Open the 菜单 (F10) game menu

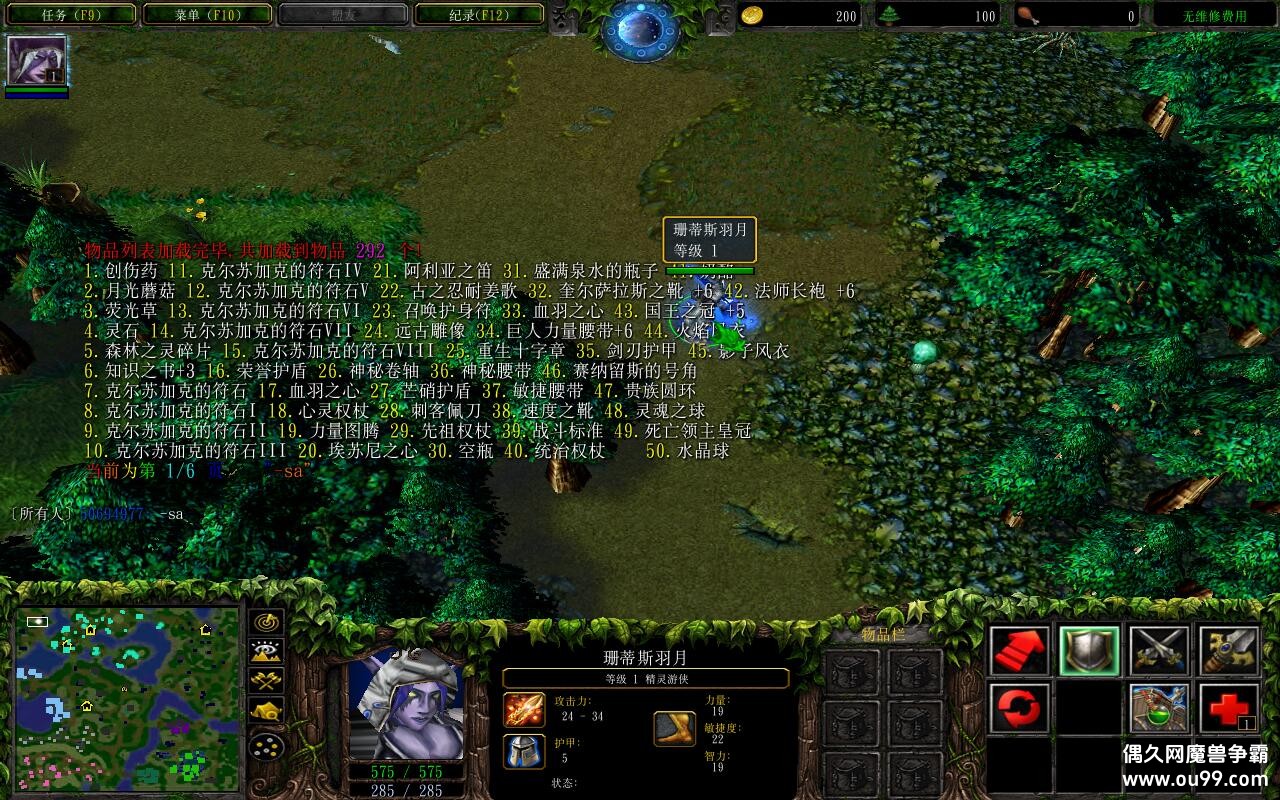(207, 15)
